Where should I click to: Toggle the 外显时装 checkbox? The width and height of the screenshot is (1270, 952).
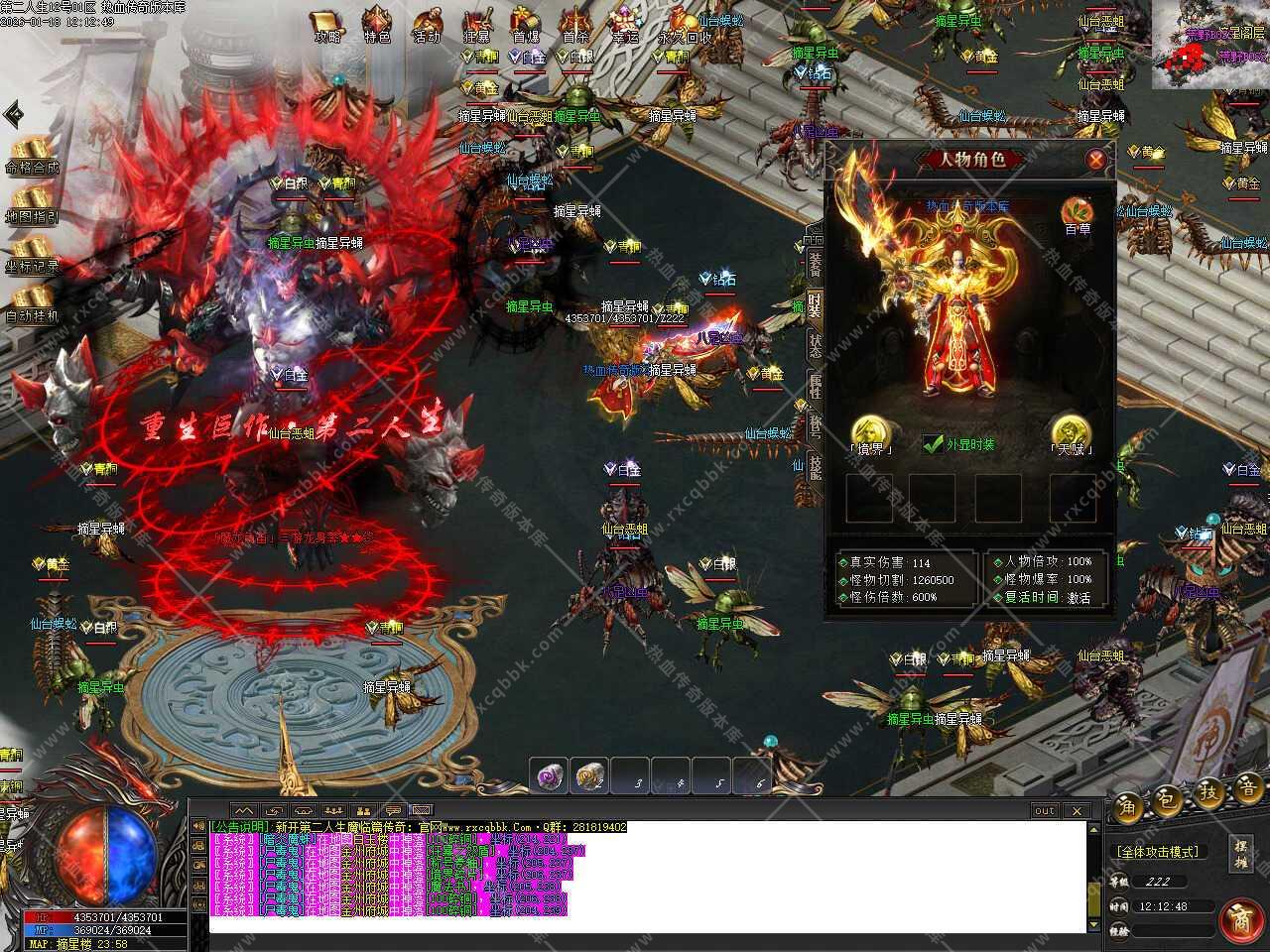(x=933, y=444)
